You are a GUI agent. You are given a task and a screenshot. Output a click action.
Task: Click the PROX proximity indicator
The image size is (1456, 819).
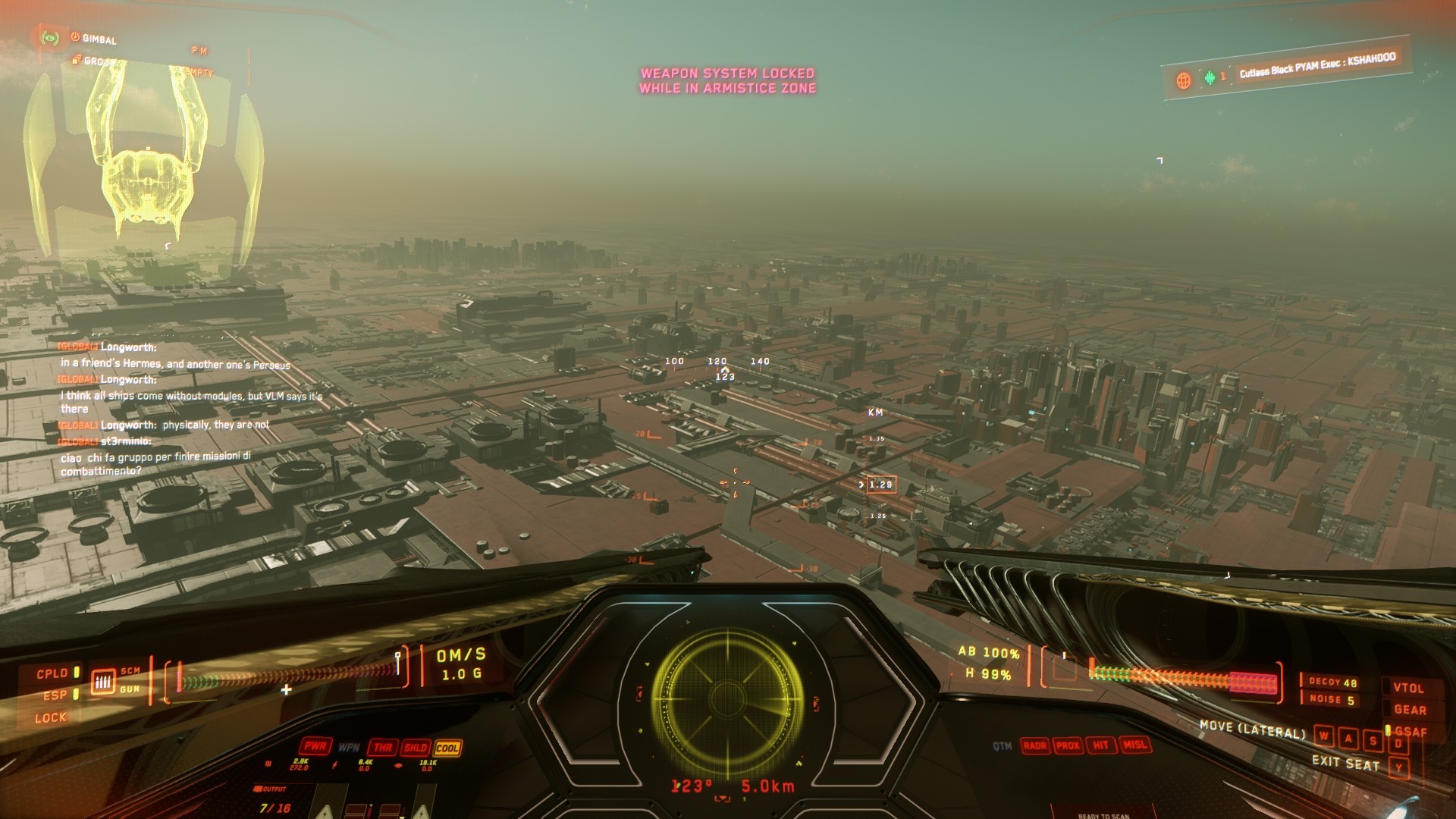pos(1068,745)
